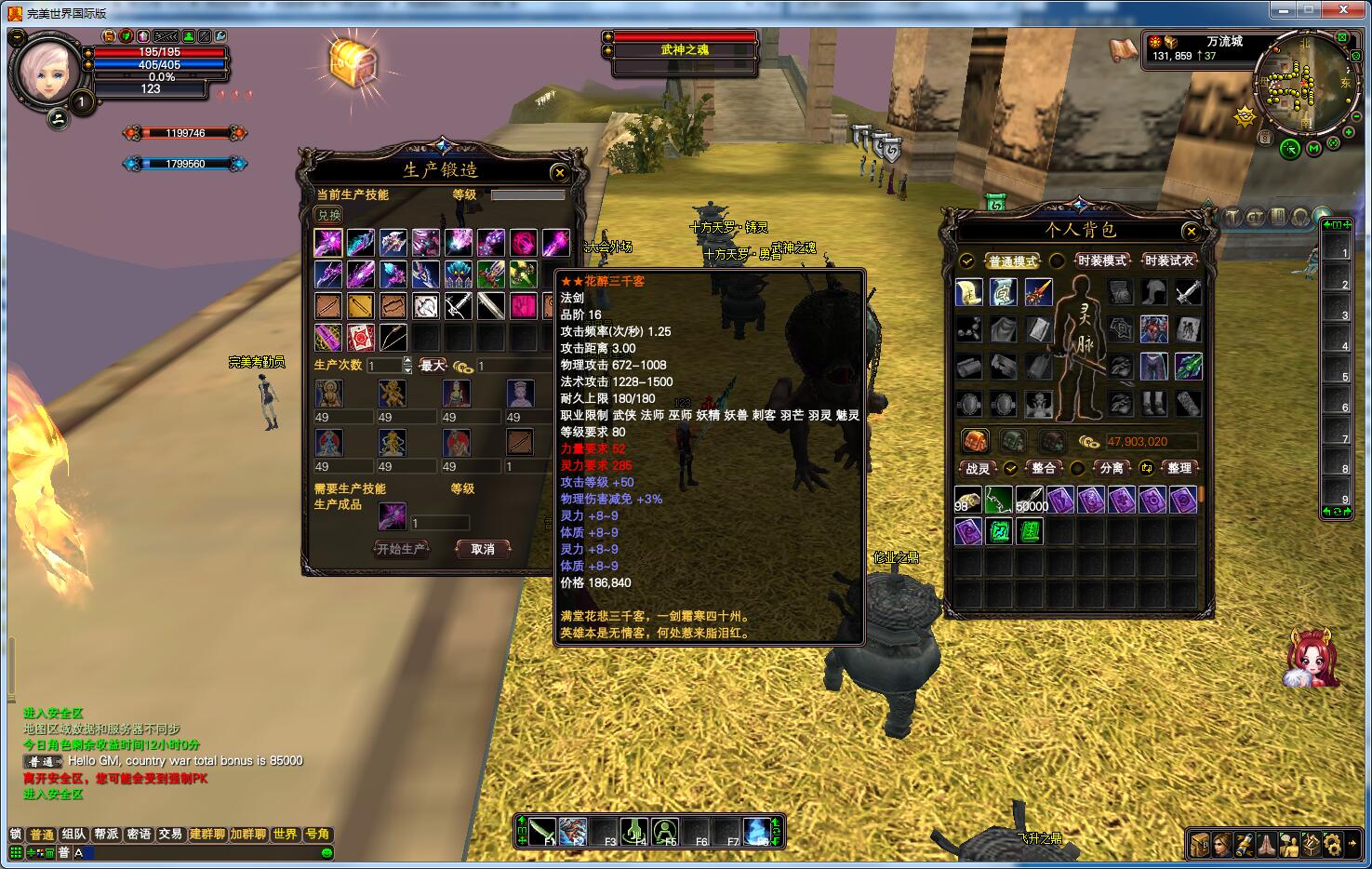This screenshot has width=1372, height=869.
Task: Open the 时装试衣 fitting tab
Action: 1169,261
